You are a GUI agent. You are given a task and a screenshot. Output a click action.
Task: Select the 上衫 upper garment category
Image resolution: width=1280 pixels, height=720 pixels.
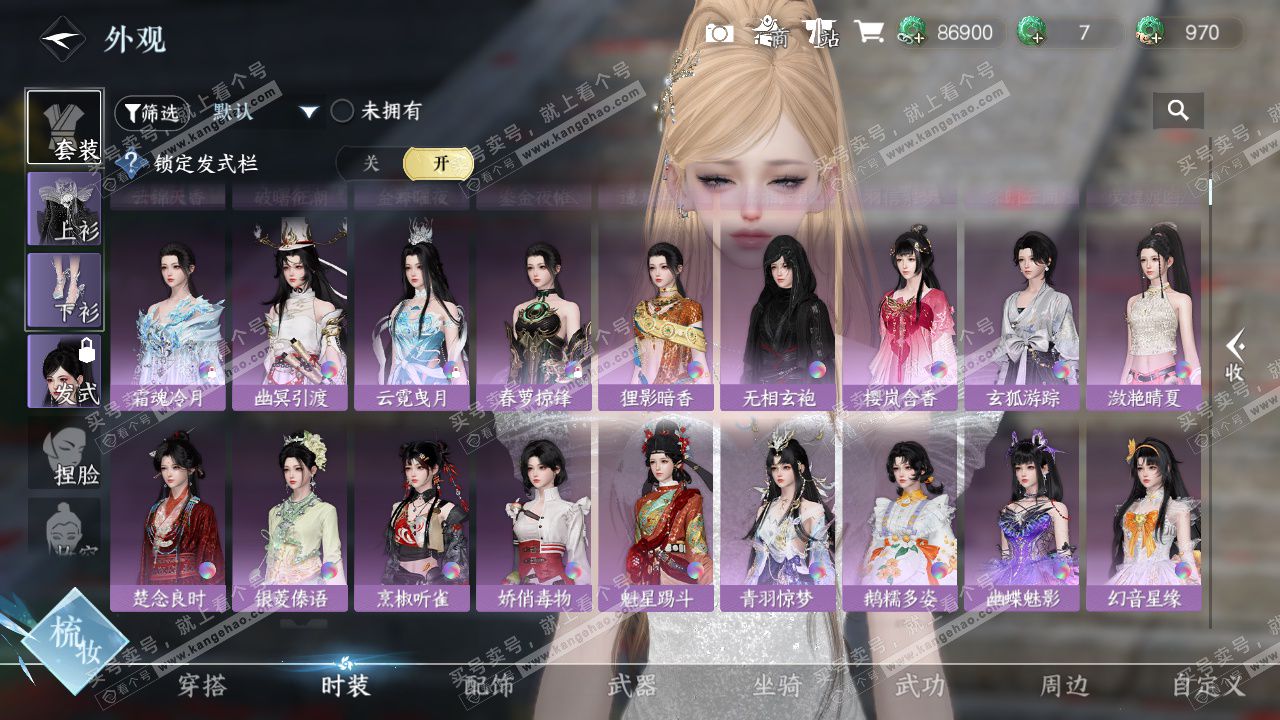[x=64, y=208]
